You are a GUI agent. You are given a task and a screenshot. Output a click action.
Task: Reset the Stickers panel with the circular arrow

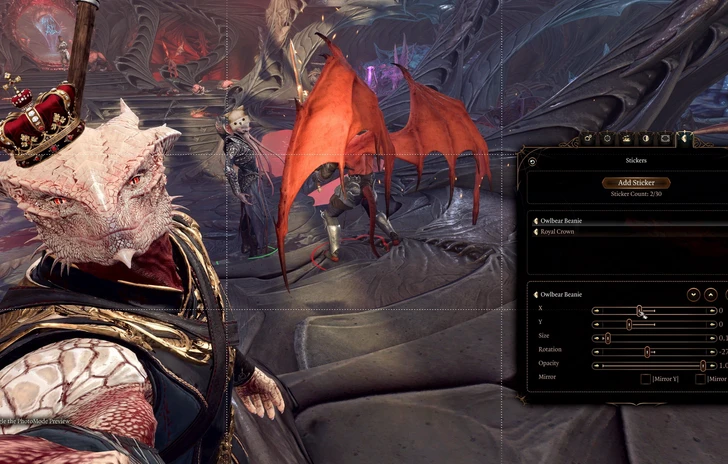(532, 160)
